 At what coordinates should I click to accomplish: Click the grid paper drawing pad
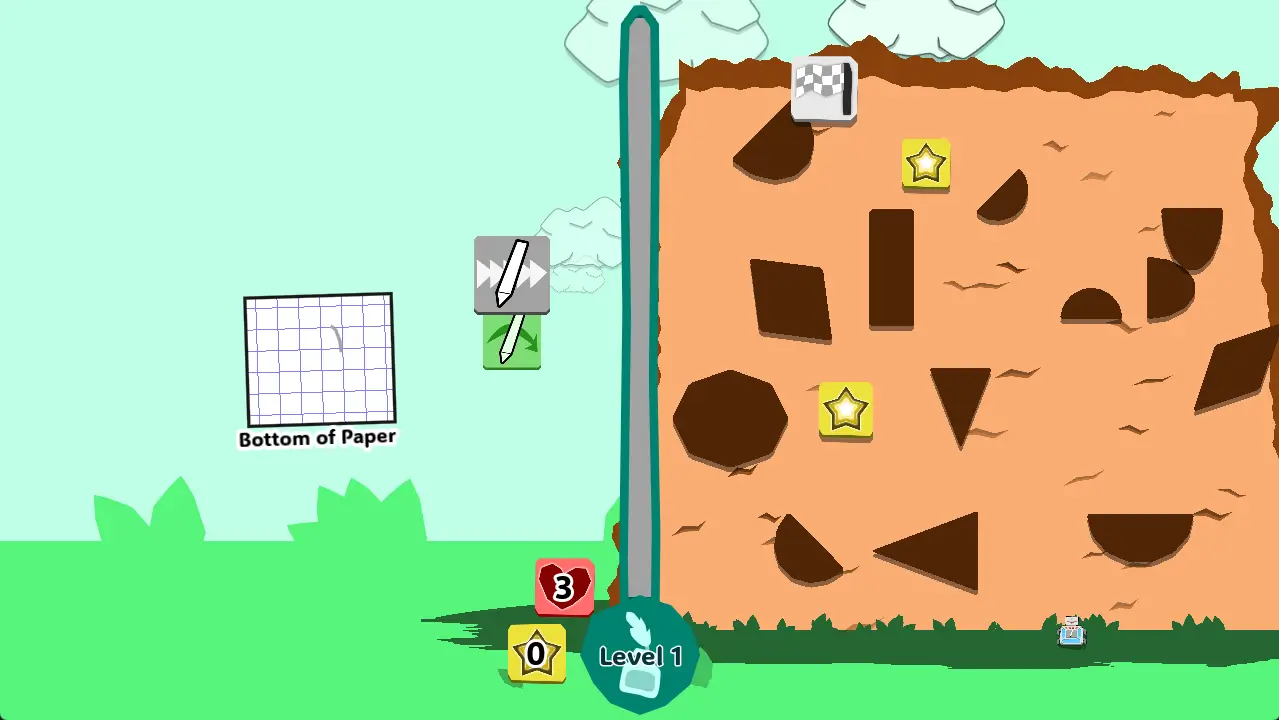coord(319,360)
